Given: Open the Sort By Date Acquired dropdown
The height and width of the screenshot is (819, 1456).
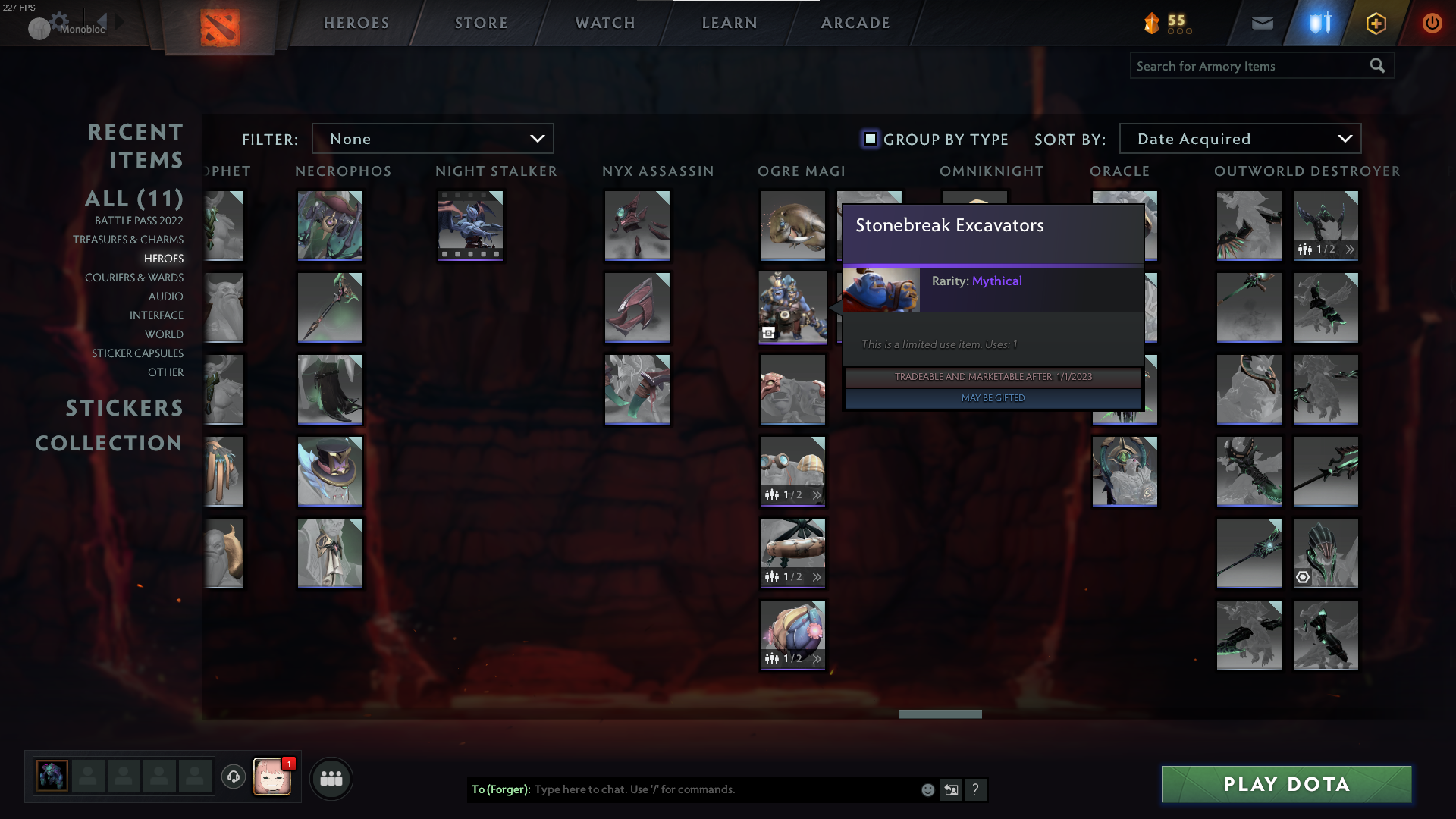Looking at the screenshot, I should (1239, 138).
